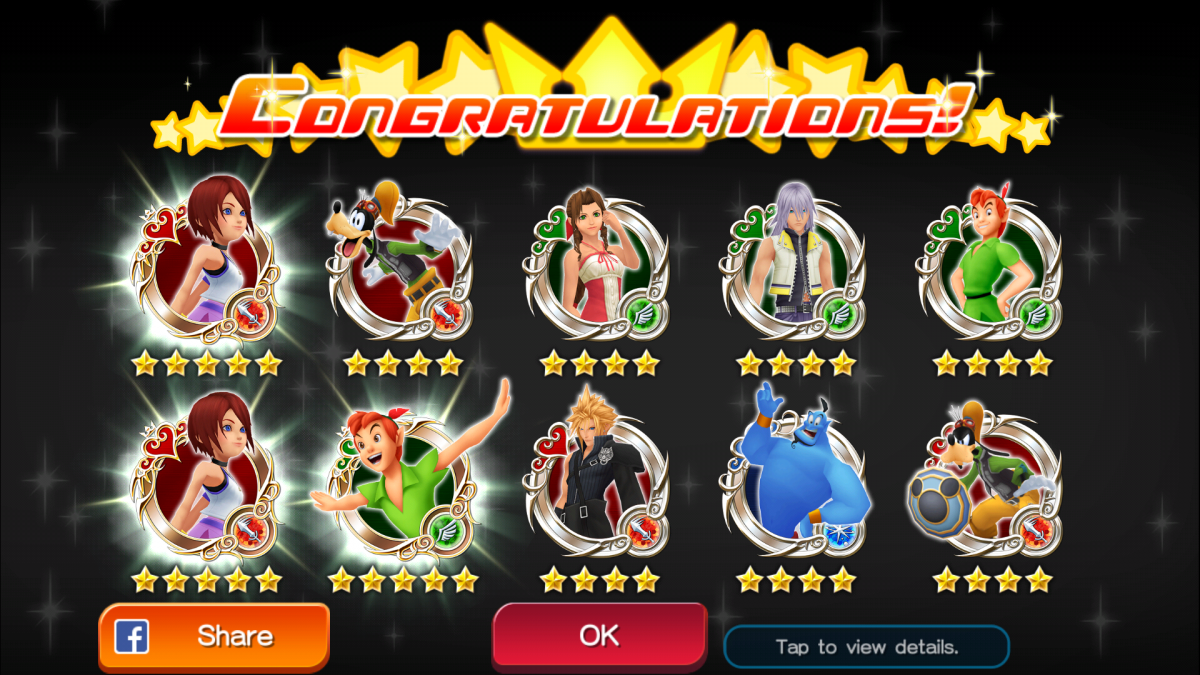This screenshot has width=1200, height=675.
Task: Tap the Cloud medal
Action: [598, 480]
